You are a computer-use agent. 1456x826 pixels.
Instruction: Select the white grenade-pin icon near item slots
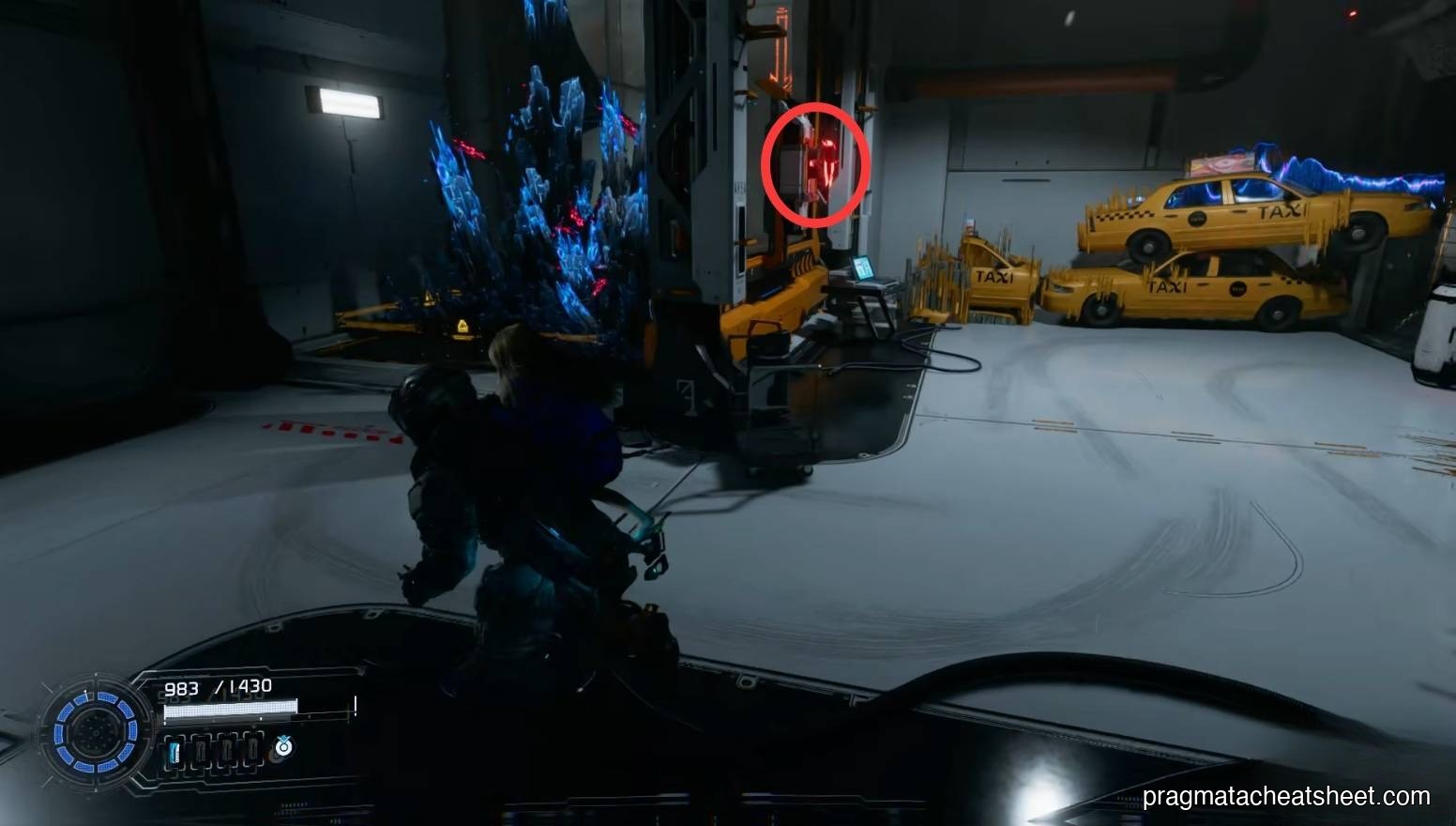click(282, 747)
